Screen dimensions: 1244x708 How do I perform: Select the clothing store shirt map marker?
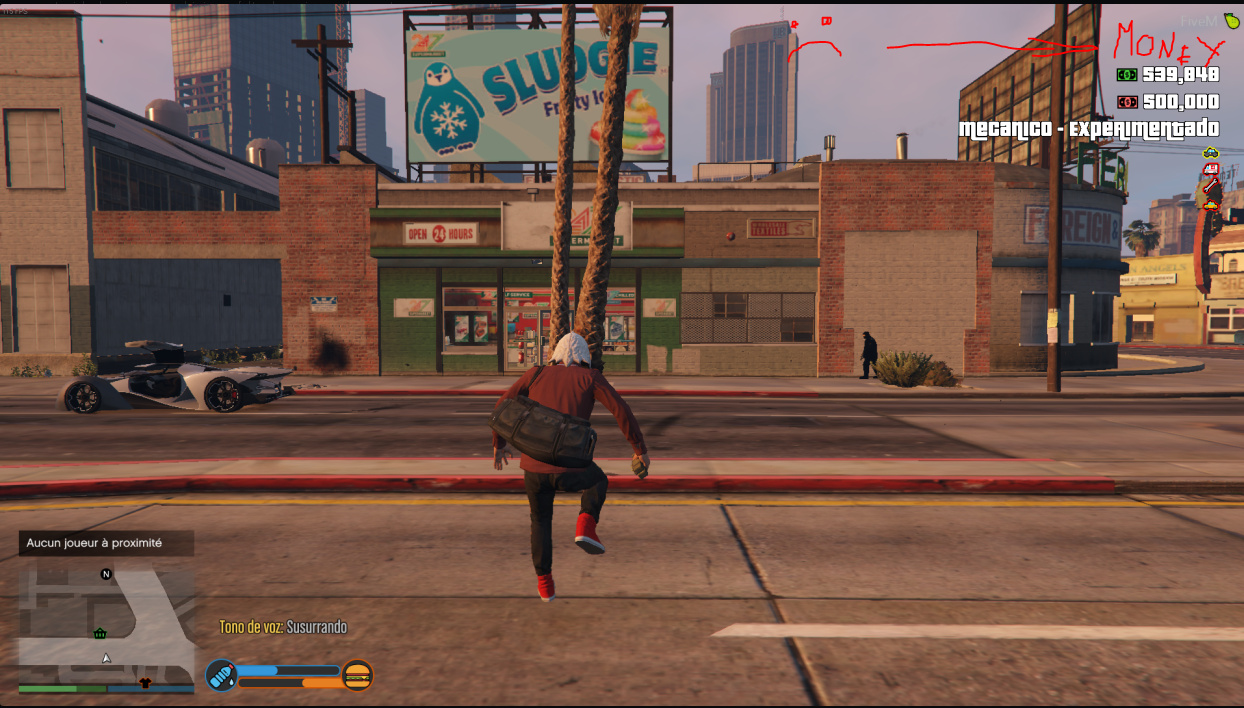(144, 683)
